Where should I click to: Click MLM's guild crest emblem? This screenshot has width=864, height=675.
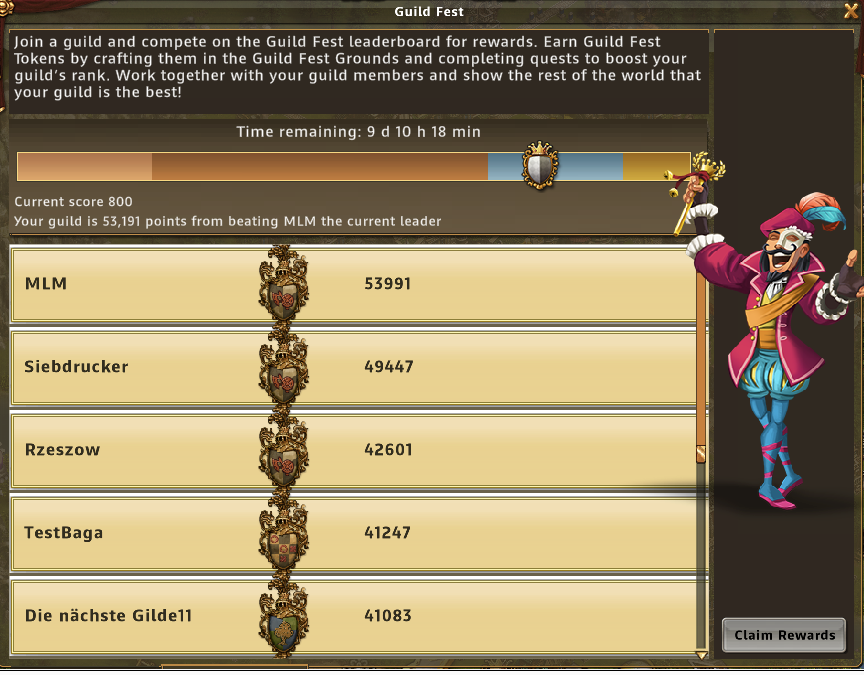[284, 284]
